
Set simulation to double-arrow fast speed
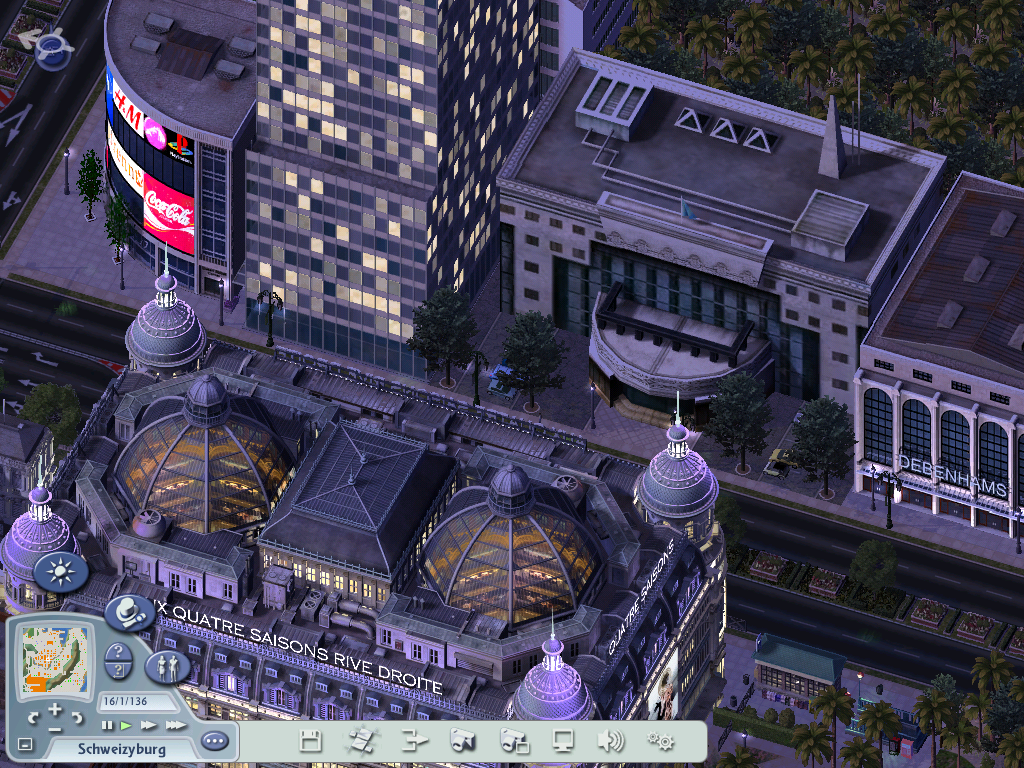tap(148, 725)
